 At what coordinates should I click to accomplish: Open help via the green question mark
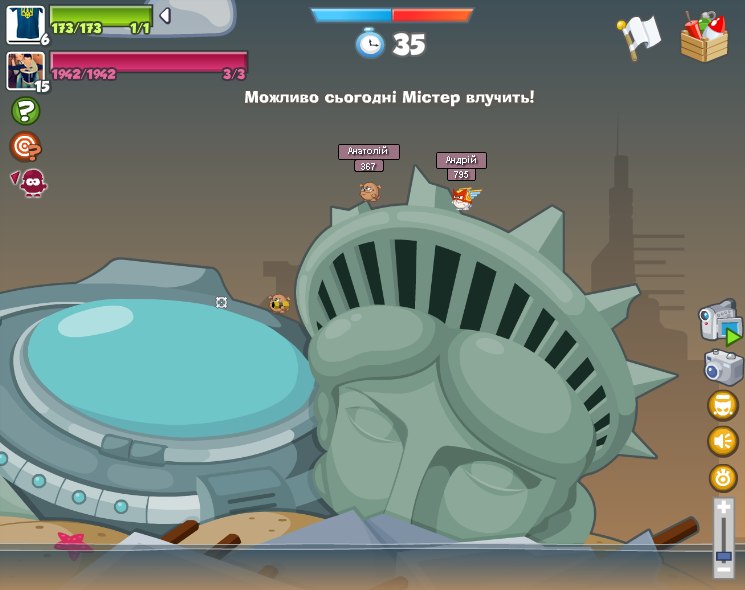(x=25, y=111)
